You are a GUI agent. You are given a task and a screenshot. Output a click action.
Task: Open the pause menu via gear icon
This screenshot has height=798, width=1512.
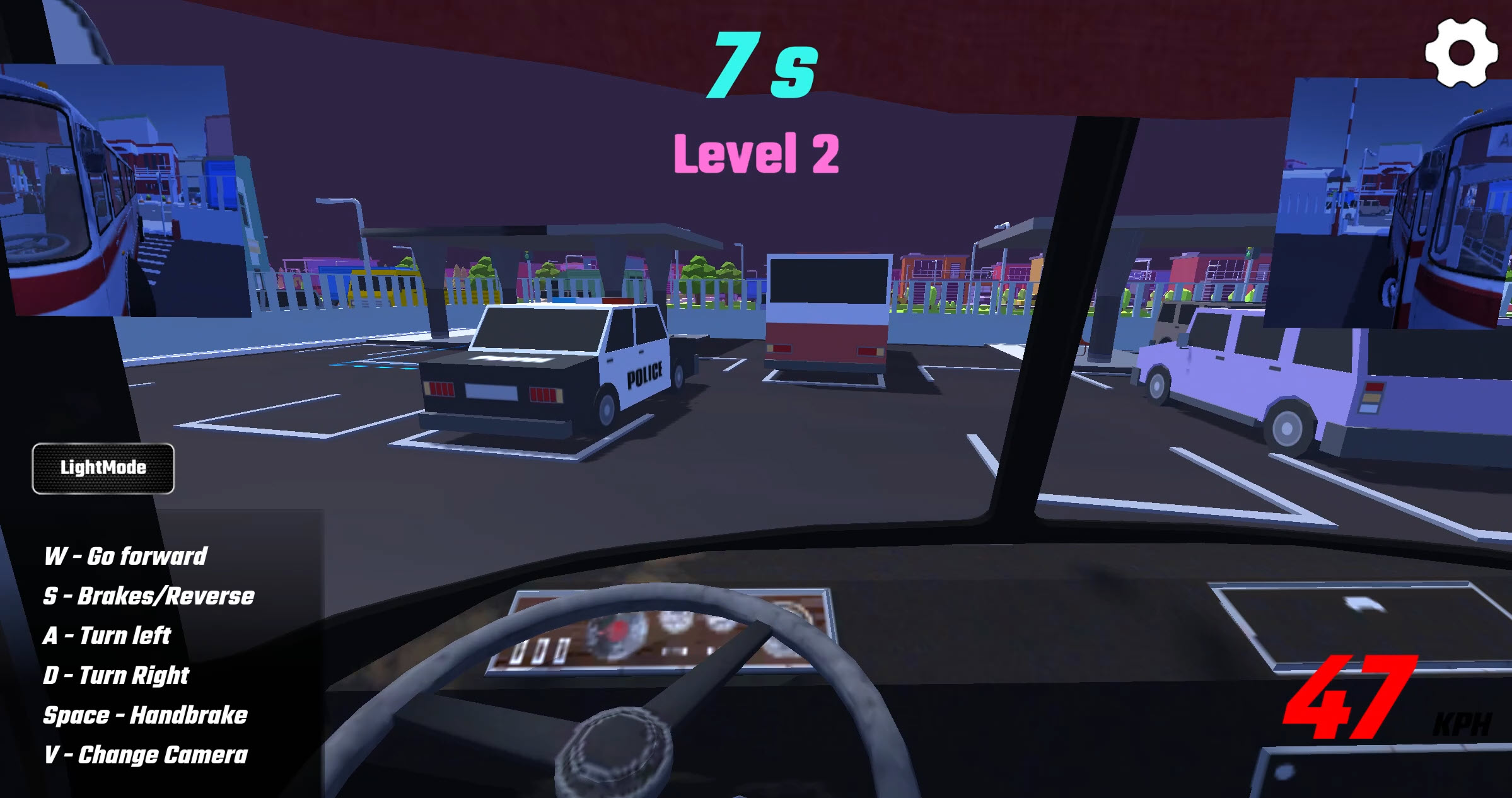tap(1462, 54)
